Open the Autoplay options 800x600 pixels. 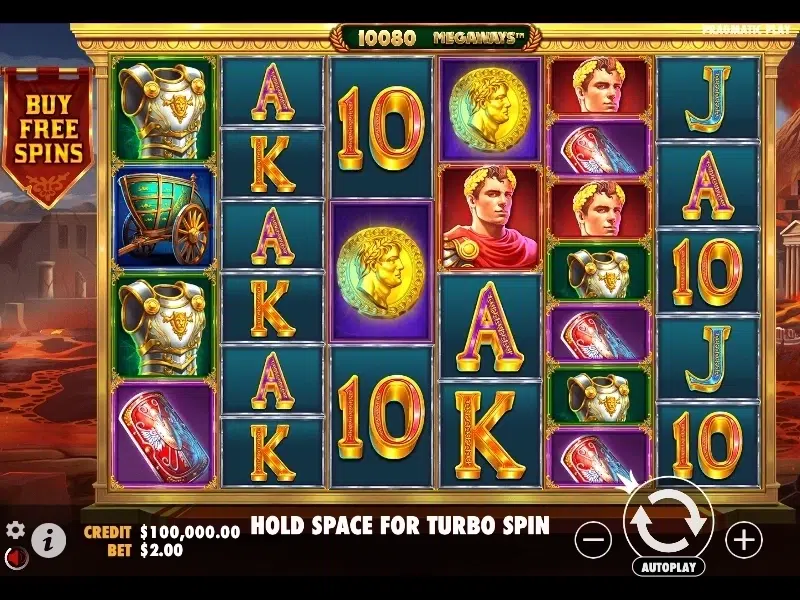tap(668, 566)
